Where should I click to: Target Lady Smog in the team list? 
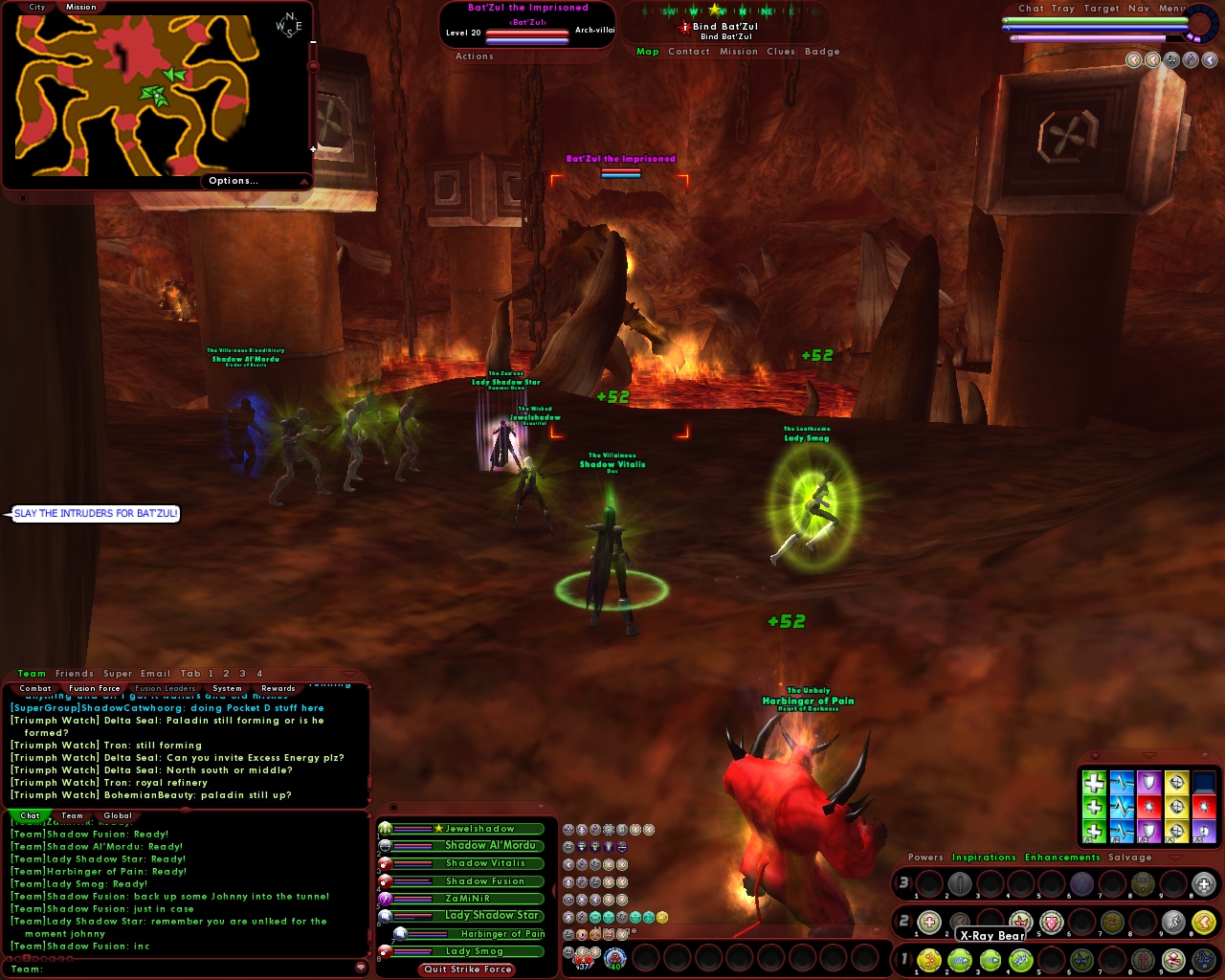[474, 951]
